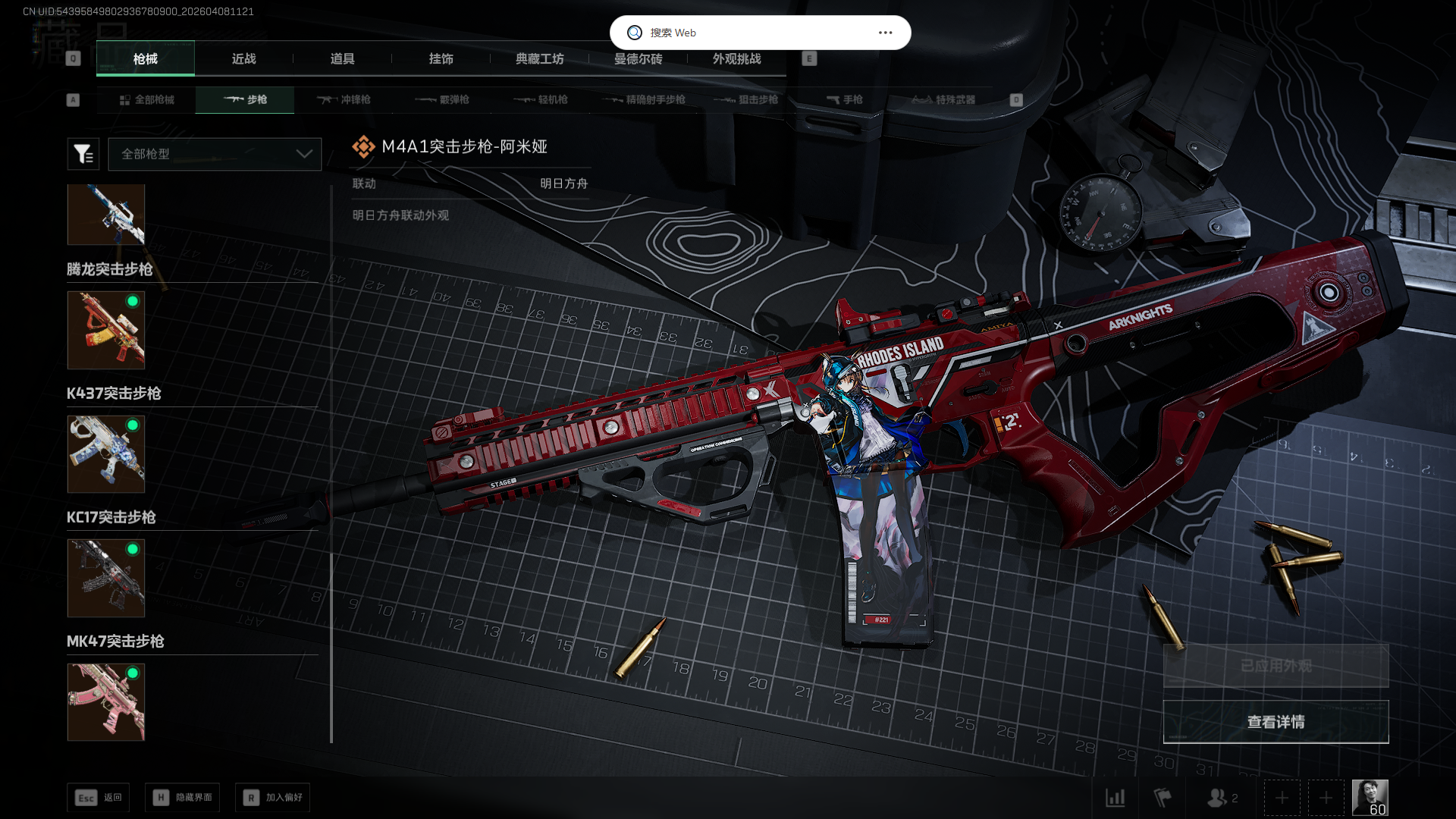Screen dimensions: 1456x819
Task: Open the 曼德尔砖 tab
Action: [638, 59]
